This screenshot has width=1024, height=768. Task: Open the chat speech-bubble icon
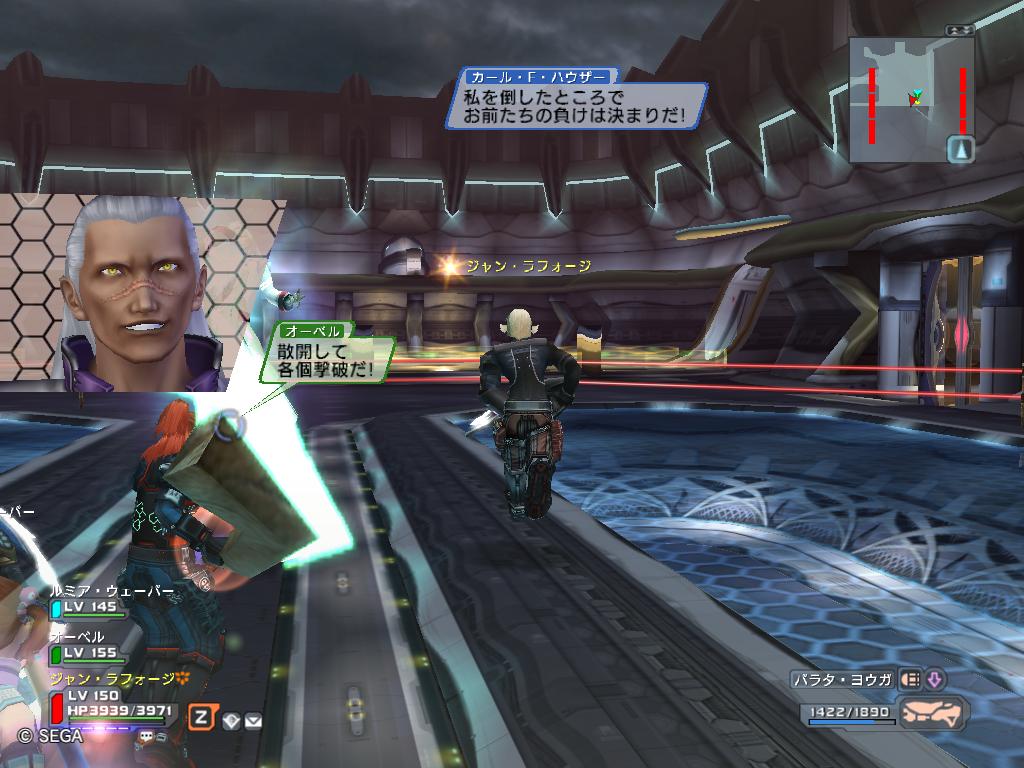tap(147, 736)
